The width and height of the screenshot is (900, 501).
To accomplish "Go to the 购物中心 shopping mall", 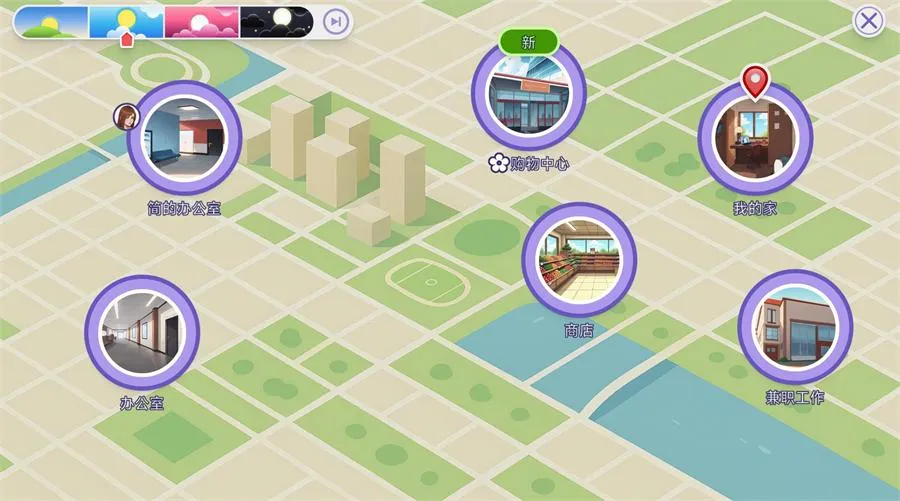I will [528, 95].
